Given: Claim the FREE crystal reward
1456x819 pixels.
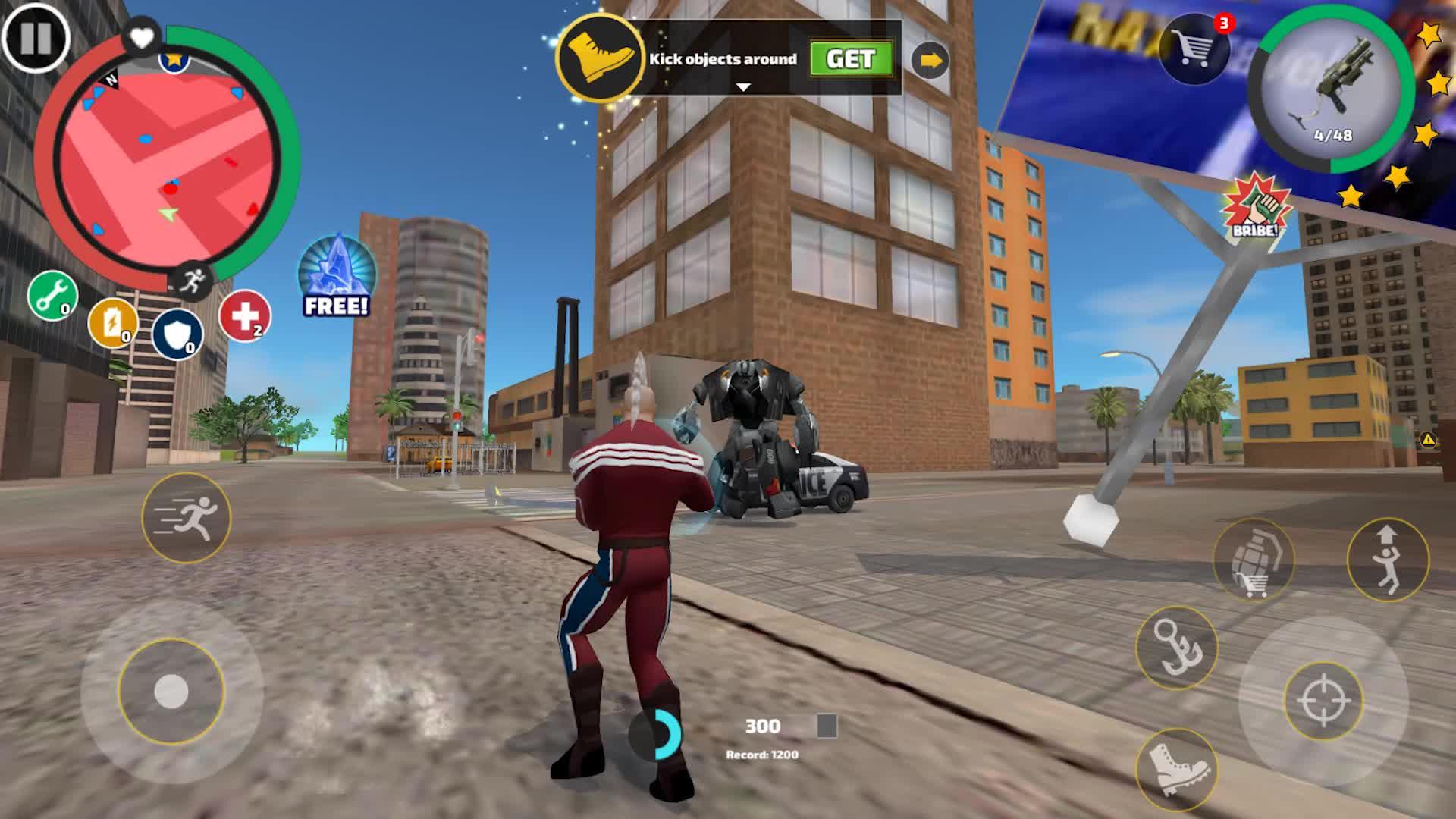Looking at the screenshot, I should pyautogui.click(x=337, y=276).
